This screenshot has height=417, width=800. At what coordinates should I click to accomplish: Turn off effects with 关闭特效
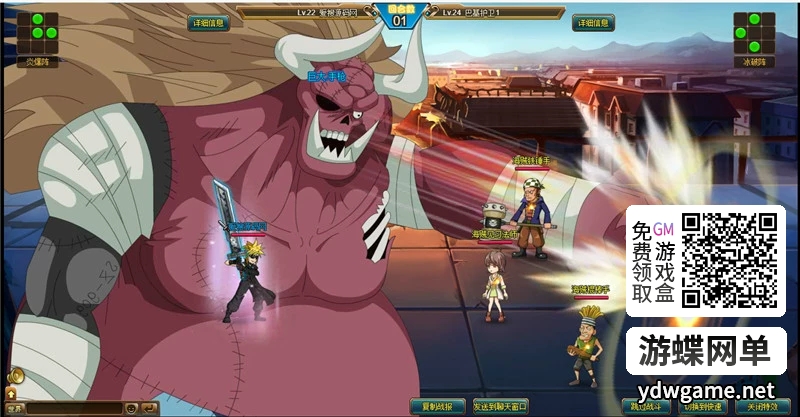pyautogui.click(x=760, y=407)
